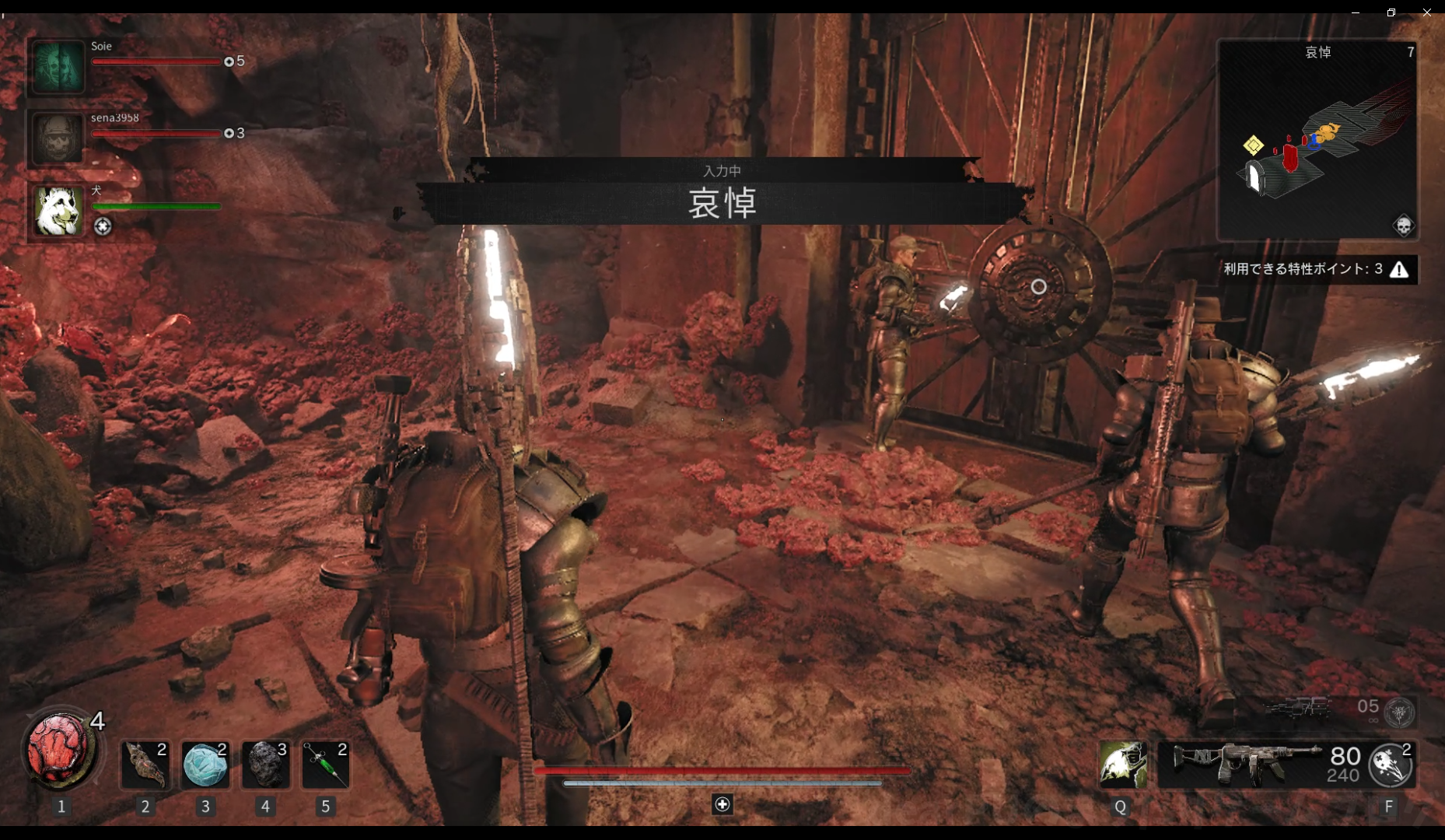Viewport: 1445px width, 840px height.
Task: Activate the weapon mod comet icon
Action: click(x=1391, y=765)
